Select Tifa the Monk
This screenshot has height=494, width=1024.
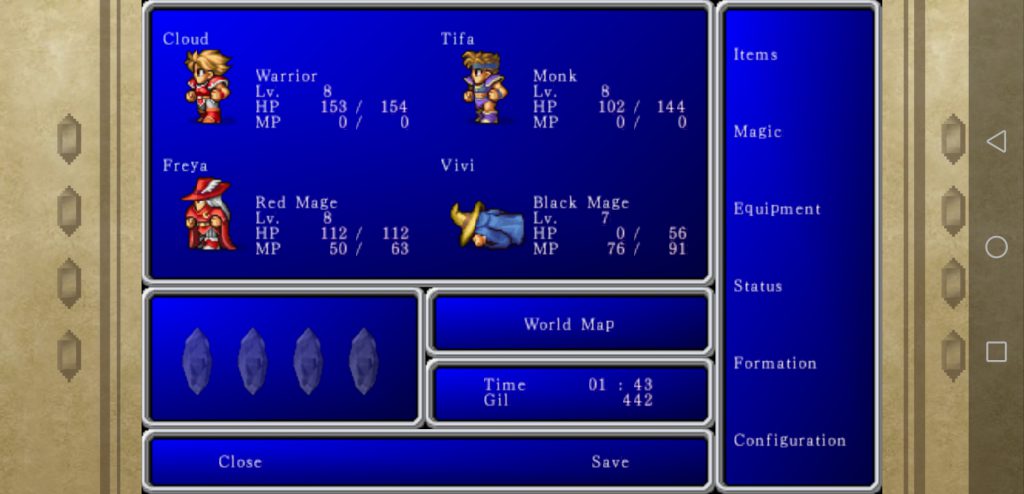point(485,87)
